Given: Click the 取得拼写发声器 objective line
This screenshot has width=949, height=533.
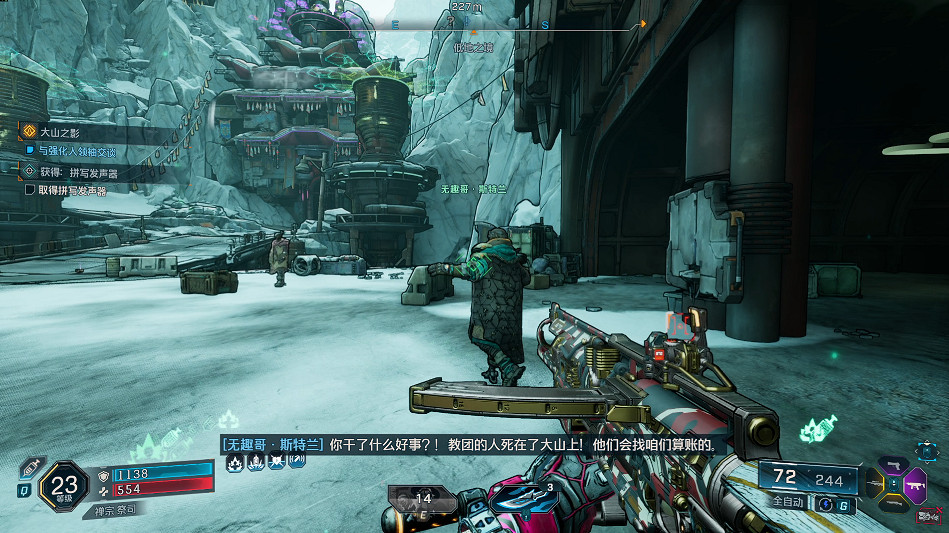Looking at the screenshot, I should pos(71,190).
